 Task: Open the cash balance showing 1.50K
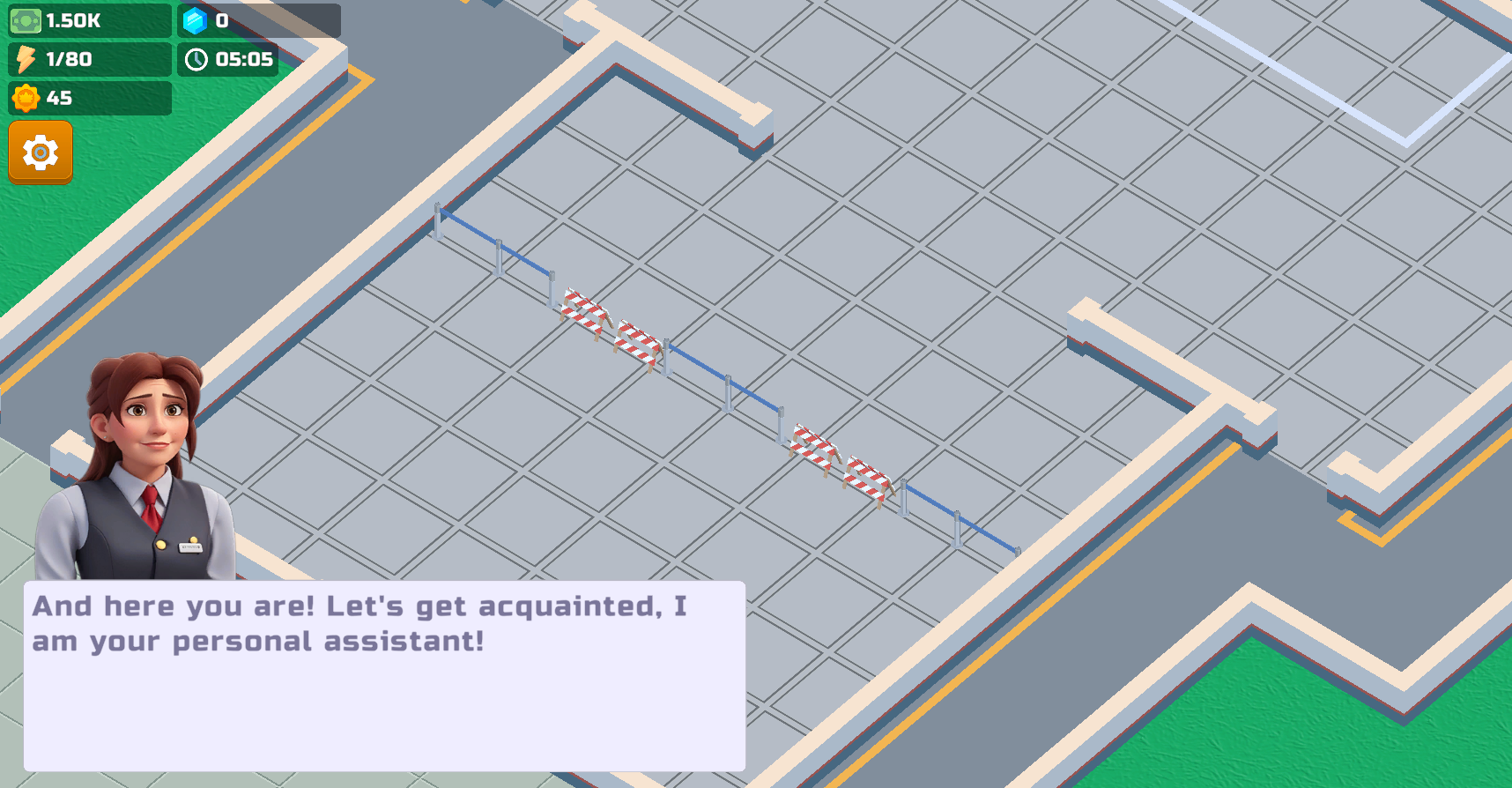point(88,21)
